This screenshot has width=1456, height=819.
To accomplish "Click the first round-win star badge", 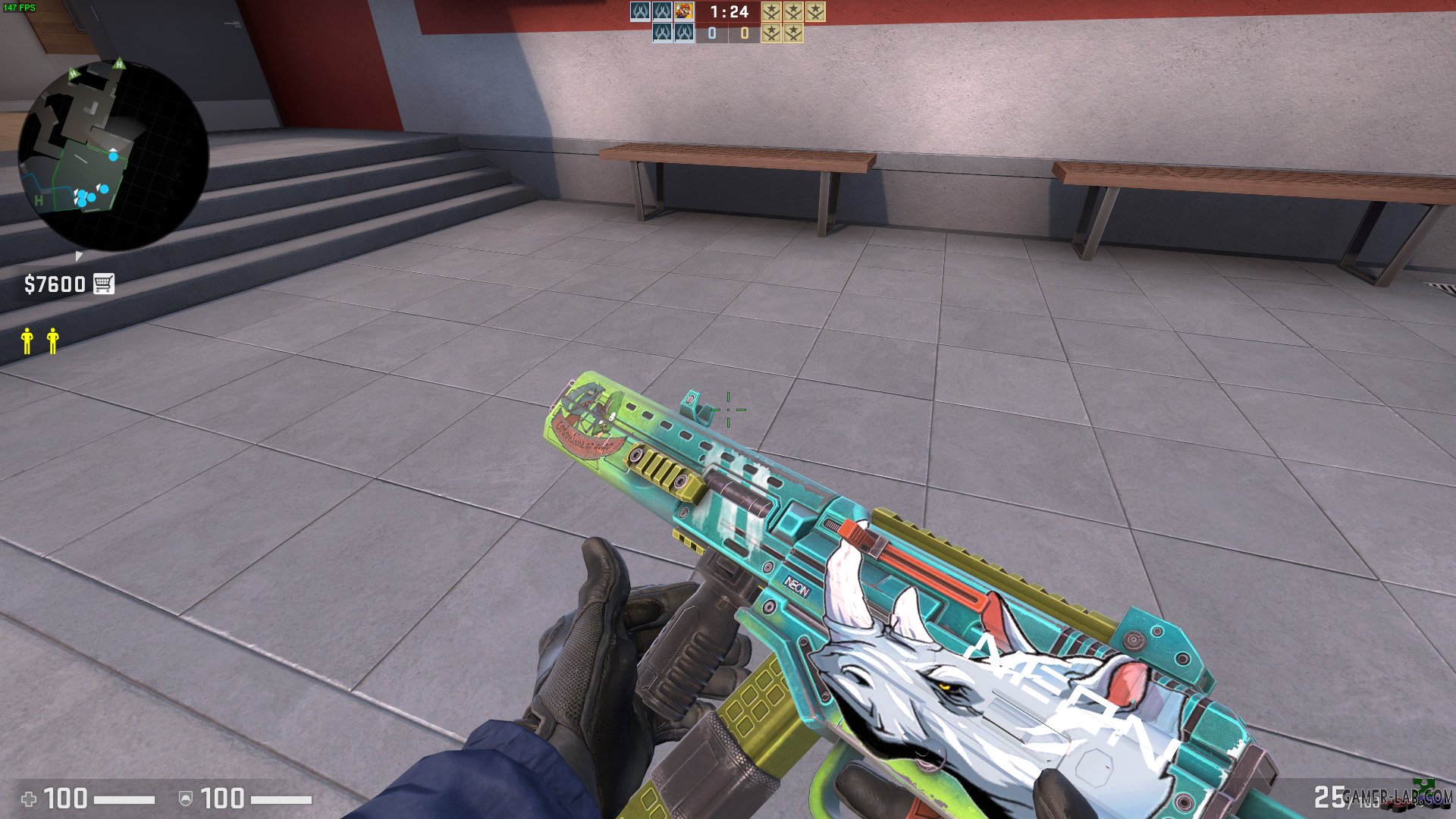I will (770, 12).
